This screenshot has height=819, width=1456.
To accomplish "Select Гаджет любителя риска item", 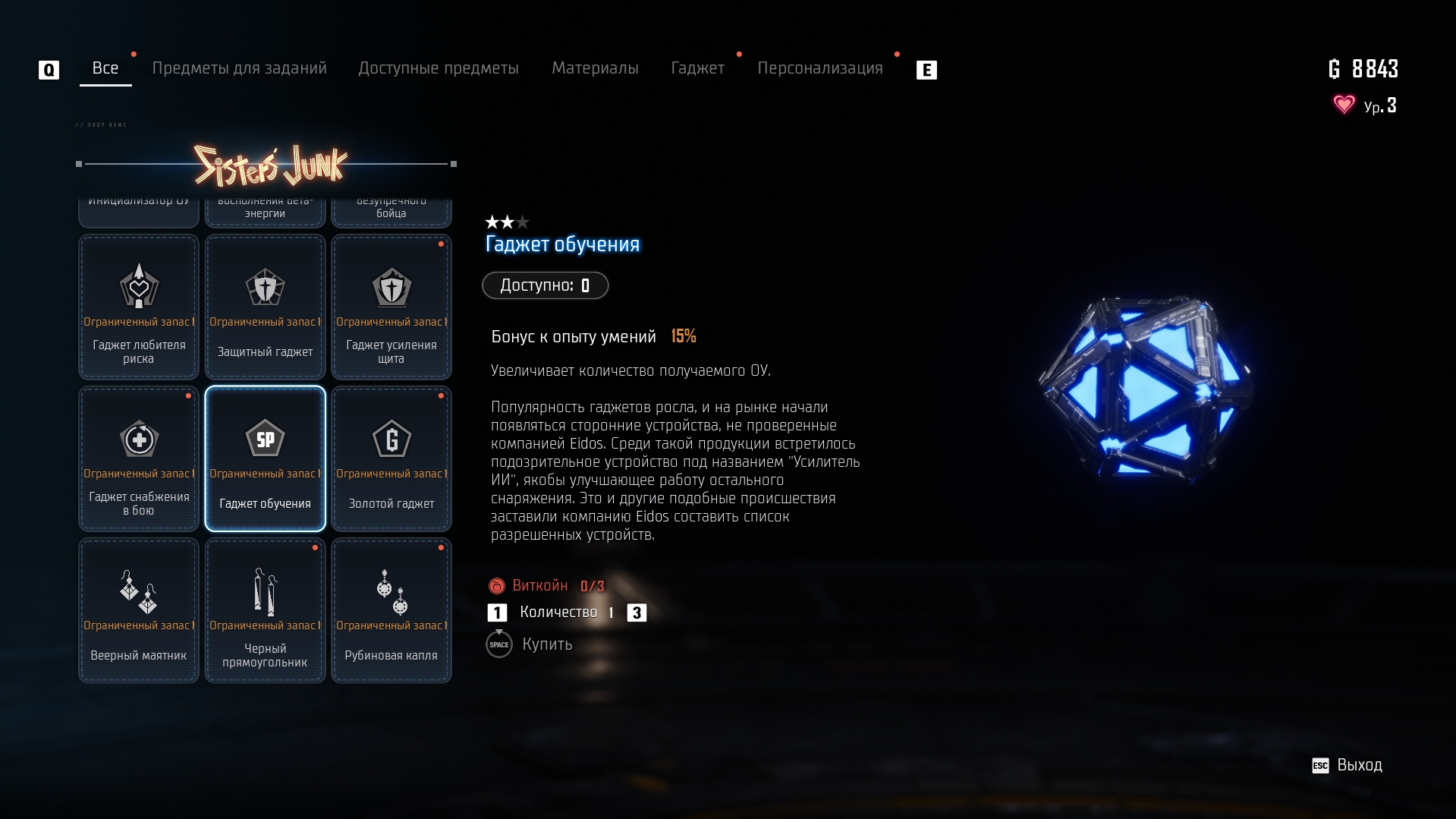I will click(x=139, y=307).
